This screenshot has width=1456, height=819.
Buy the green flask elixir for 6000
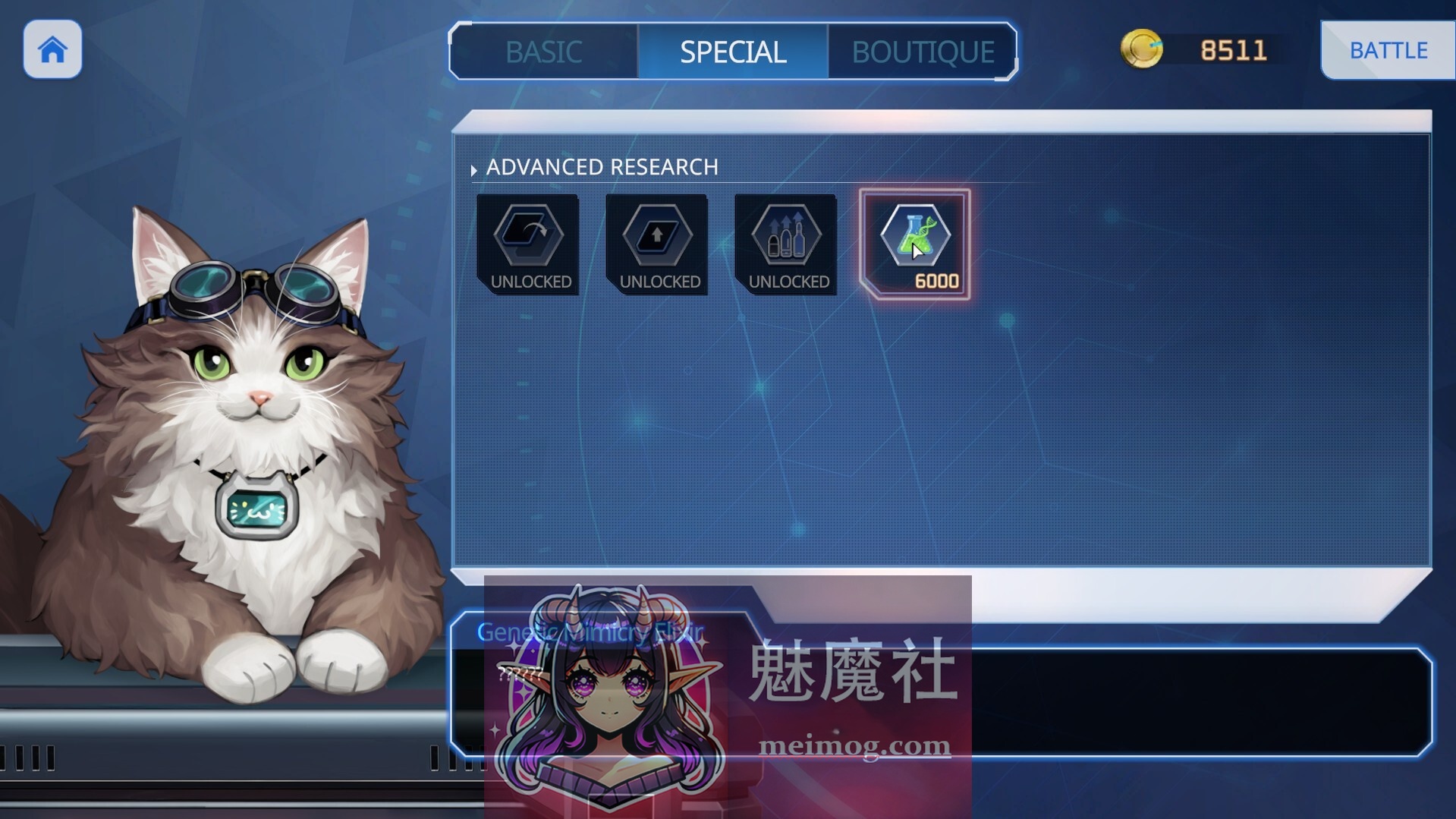[x=915, y=244]
